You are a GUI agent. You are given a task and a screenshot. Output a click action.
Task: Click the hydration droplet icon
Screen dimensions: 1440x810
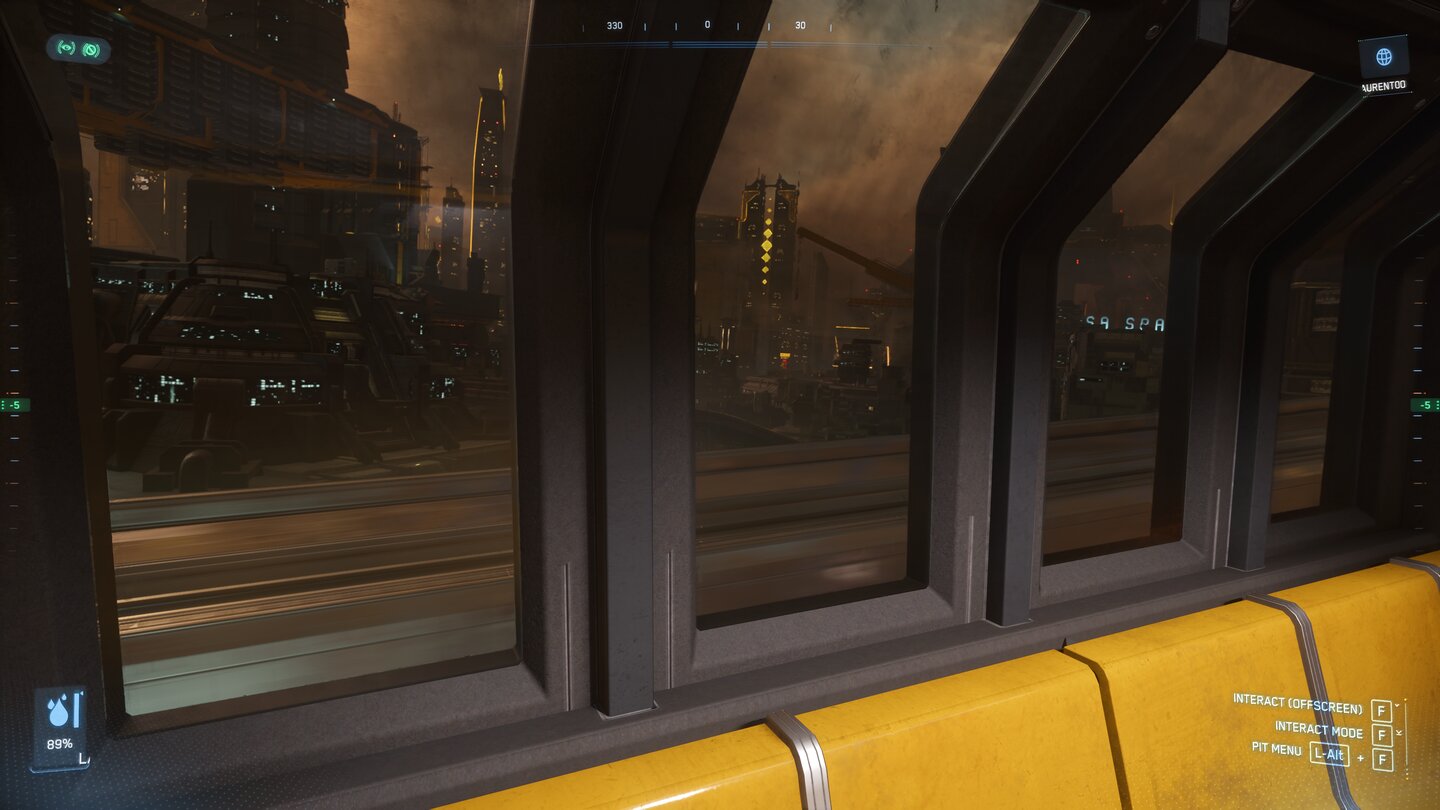coord(60,714)
